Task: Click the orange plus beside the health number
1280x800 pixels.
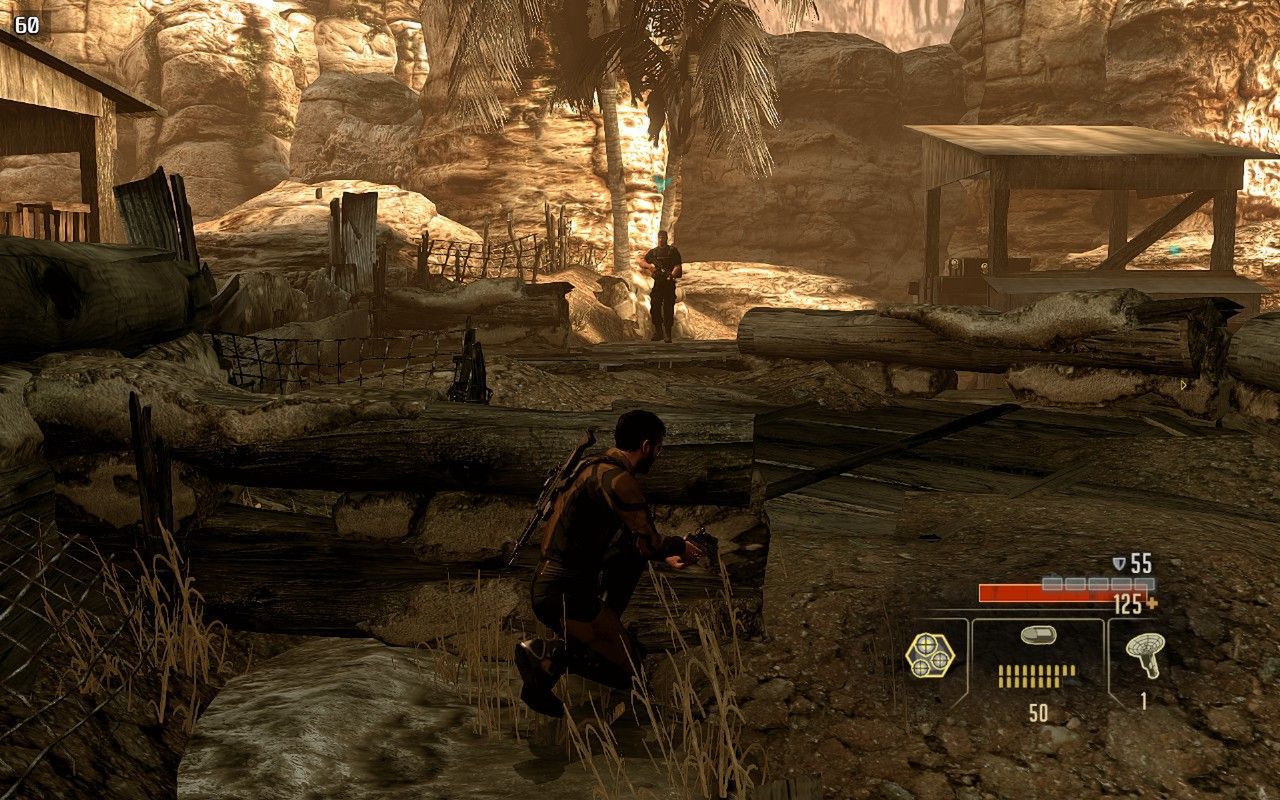Action: pos(1151,603)
